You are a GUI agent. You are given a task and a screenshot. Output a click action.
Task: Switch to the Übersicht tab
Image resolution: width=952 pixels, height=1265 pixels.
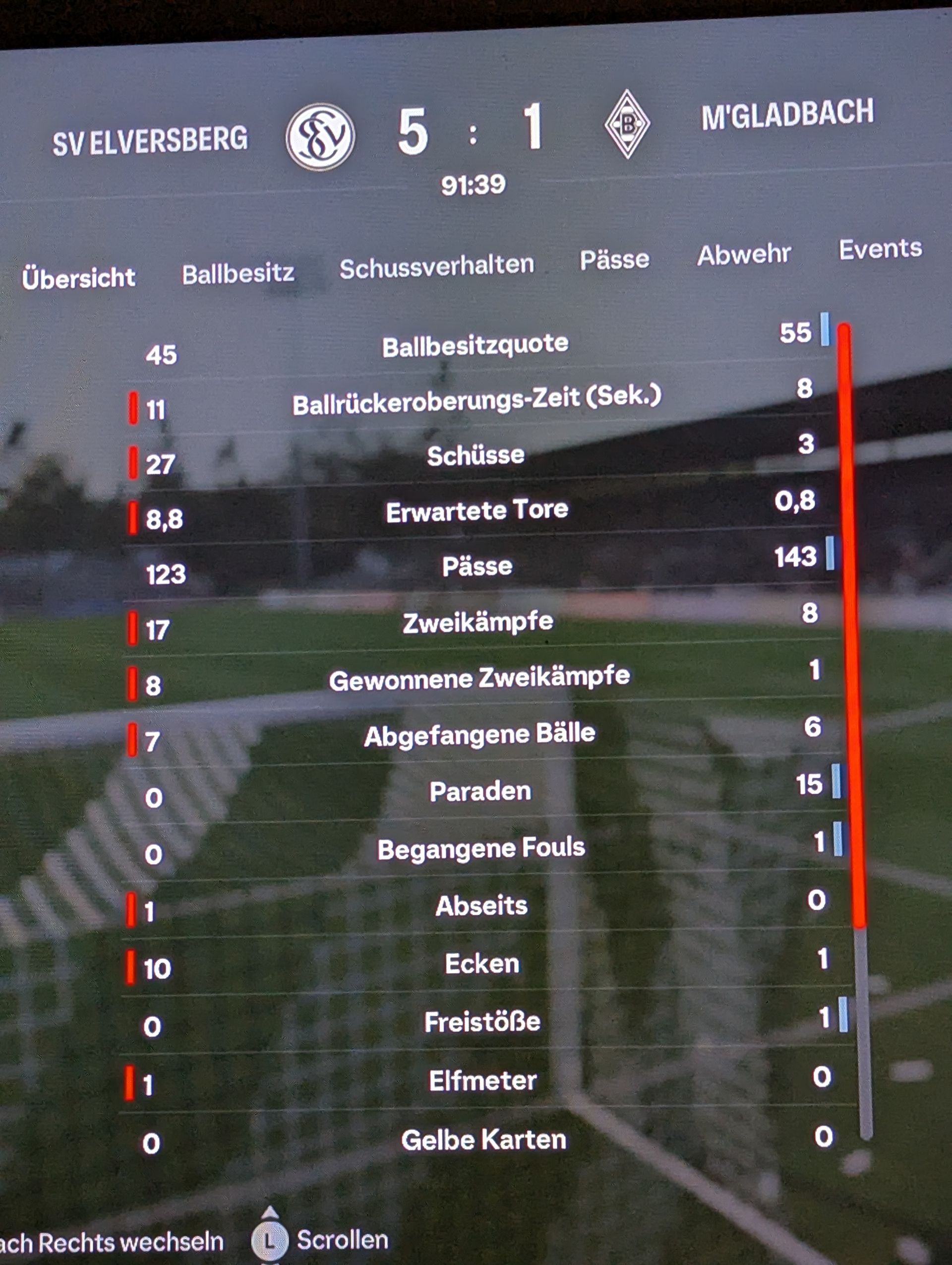[x=79, y=278]
